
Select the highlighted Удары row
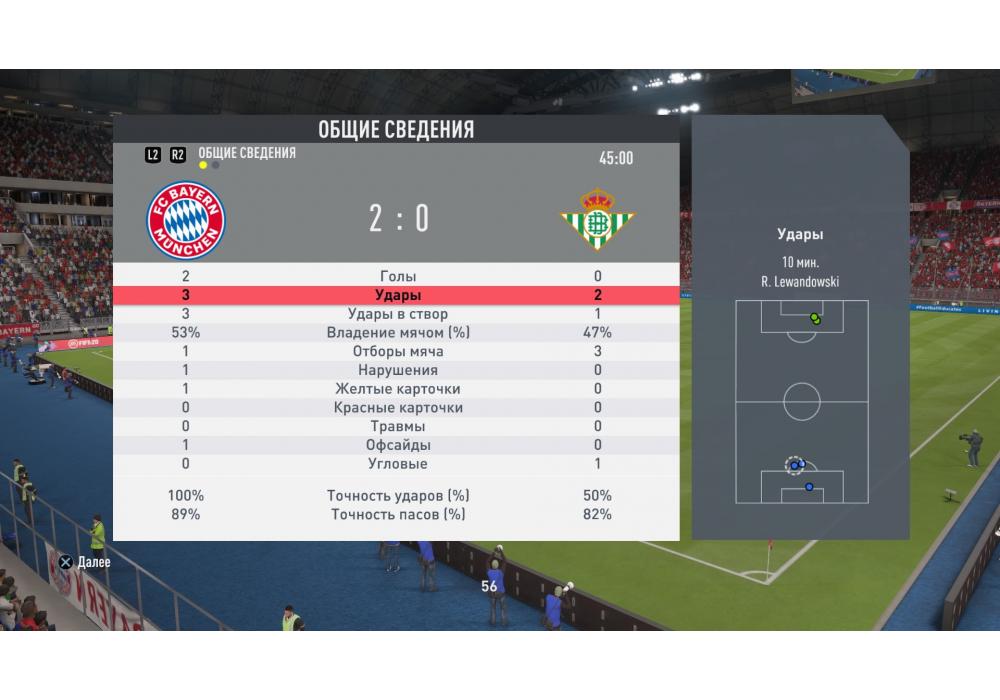[x=398, y=296]
